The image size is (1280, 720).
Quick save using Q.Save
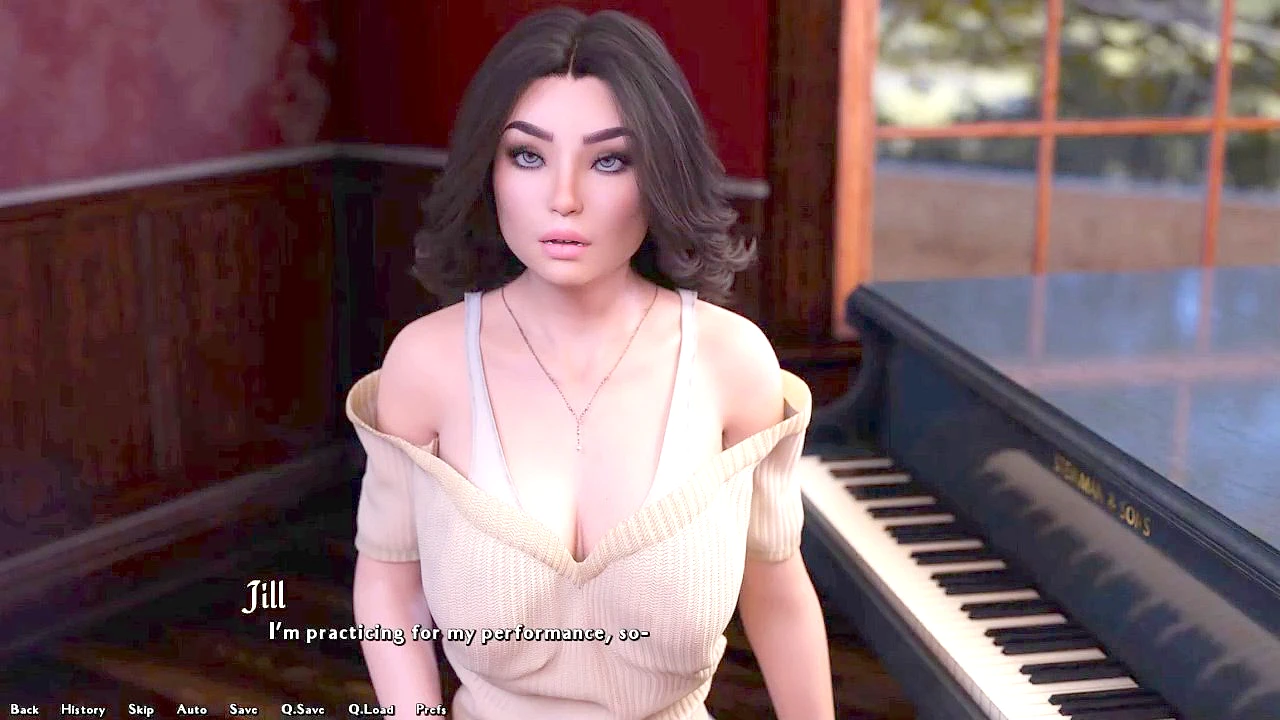(303, 709)
